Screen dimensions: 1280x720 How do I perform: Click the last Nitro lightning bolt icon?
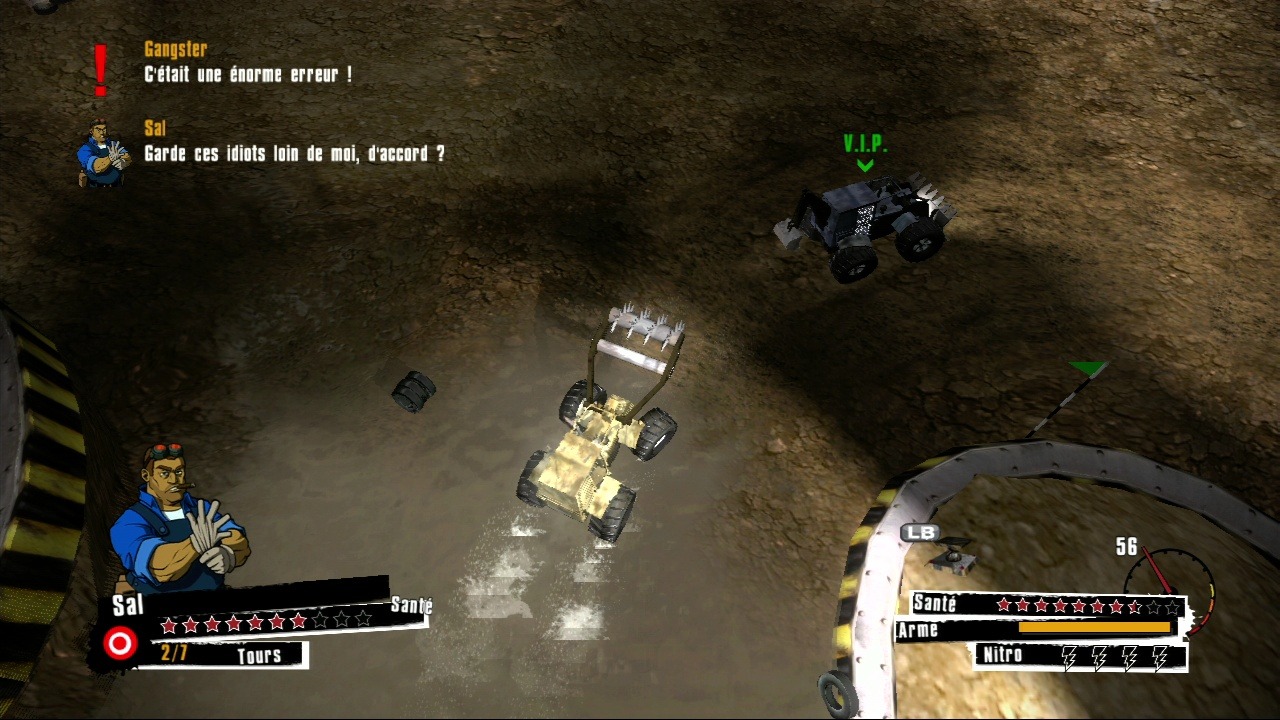pyautogui.click(x=1160, y=656)
